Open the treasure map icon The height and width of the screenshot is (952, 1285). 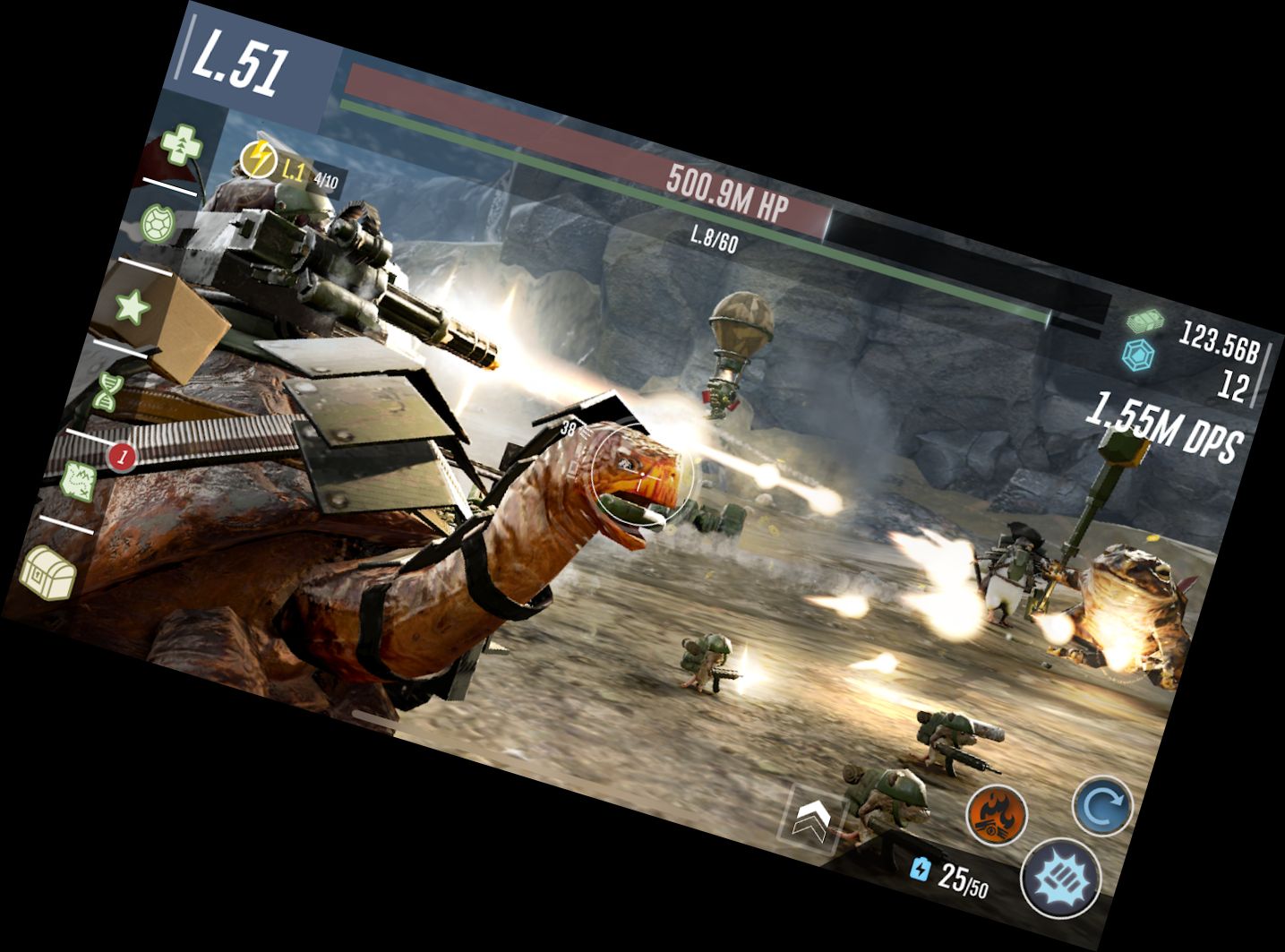click(x=79, y=478)
